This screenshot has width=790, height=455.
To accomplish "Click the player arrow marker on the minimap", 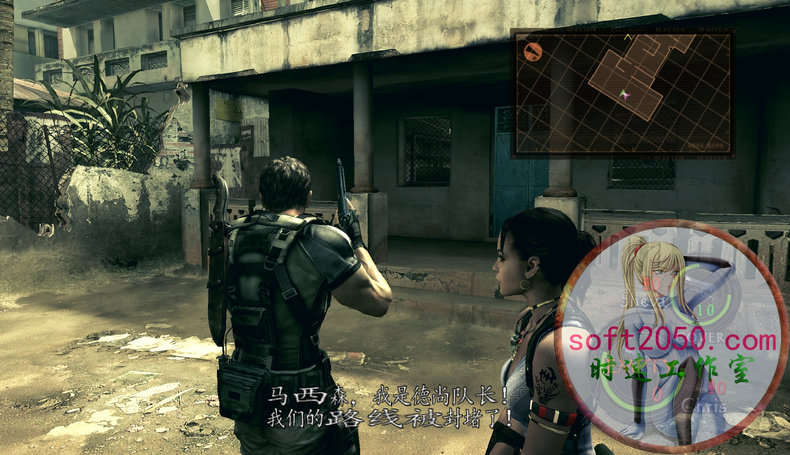I will pos(625,93).
